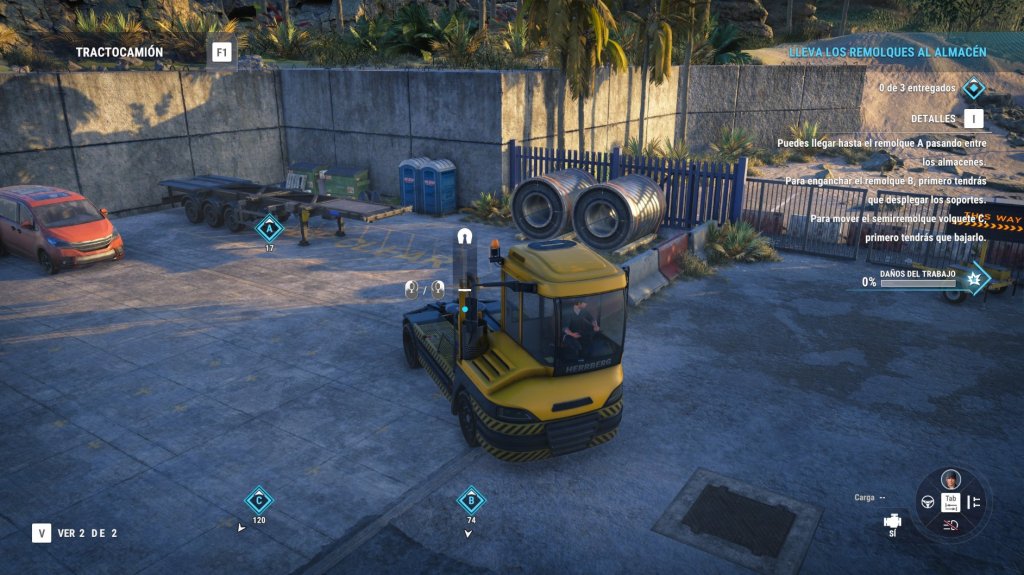Open the 'Lleva los remolques al almacén' objective
The width and height of the screenshot is (1024, 575).
(887, 51)
